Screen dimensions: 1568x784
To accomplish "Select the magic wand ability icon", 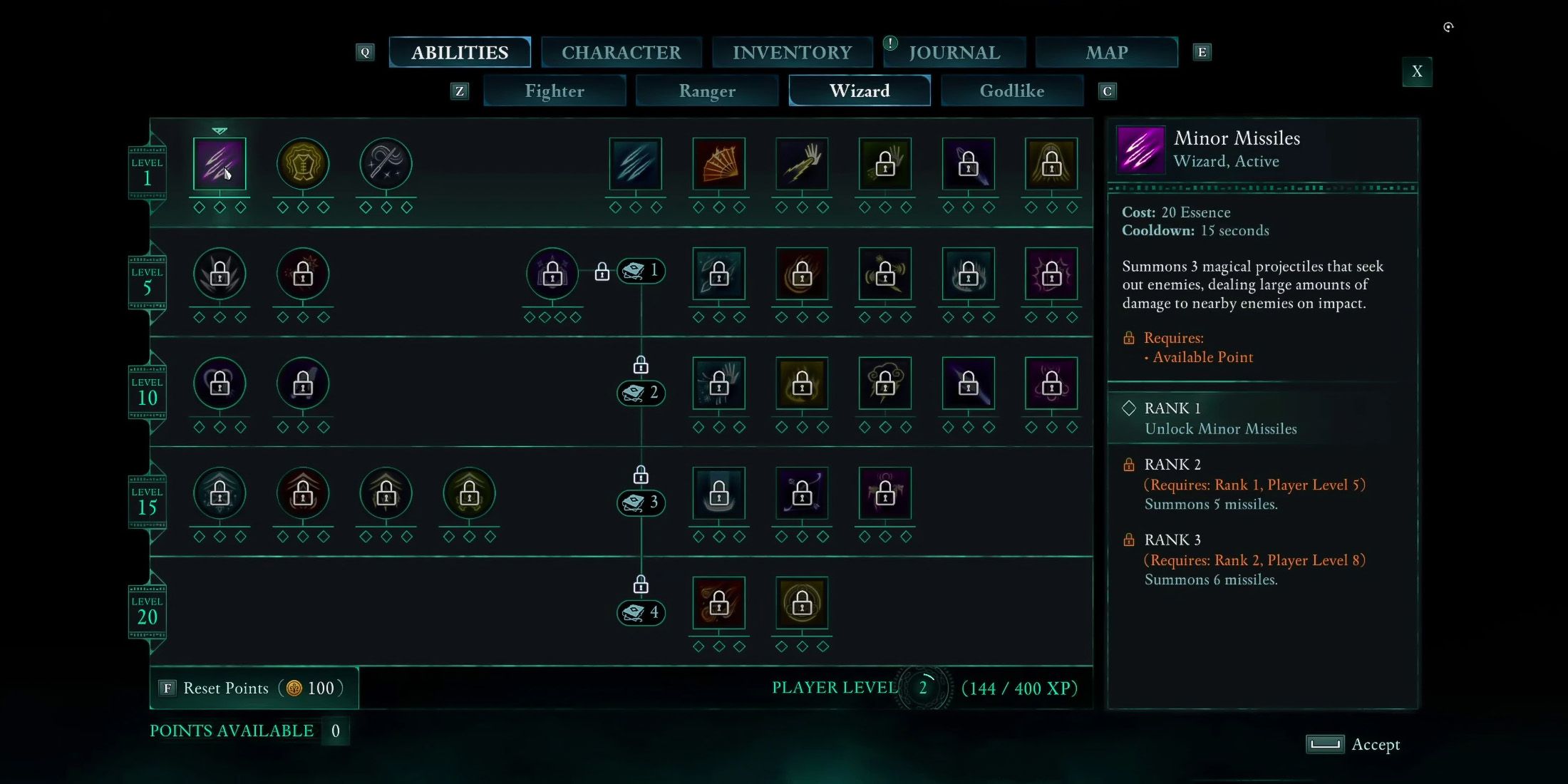I will click(x=386, y=163).
